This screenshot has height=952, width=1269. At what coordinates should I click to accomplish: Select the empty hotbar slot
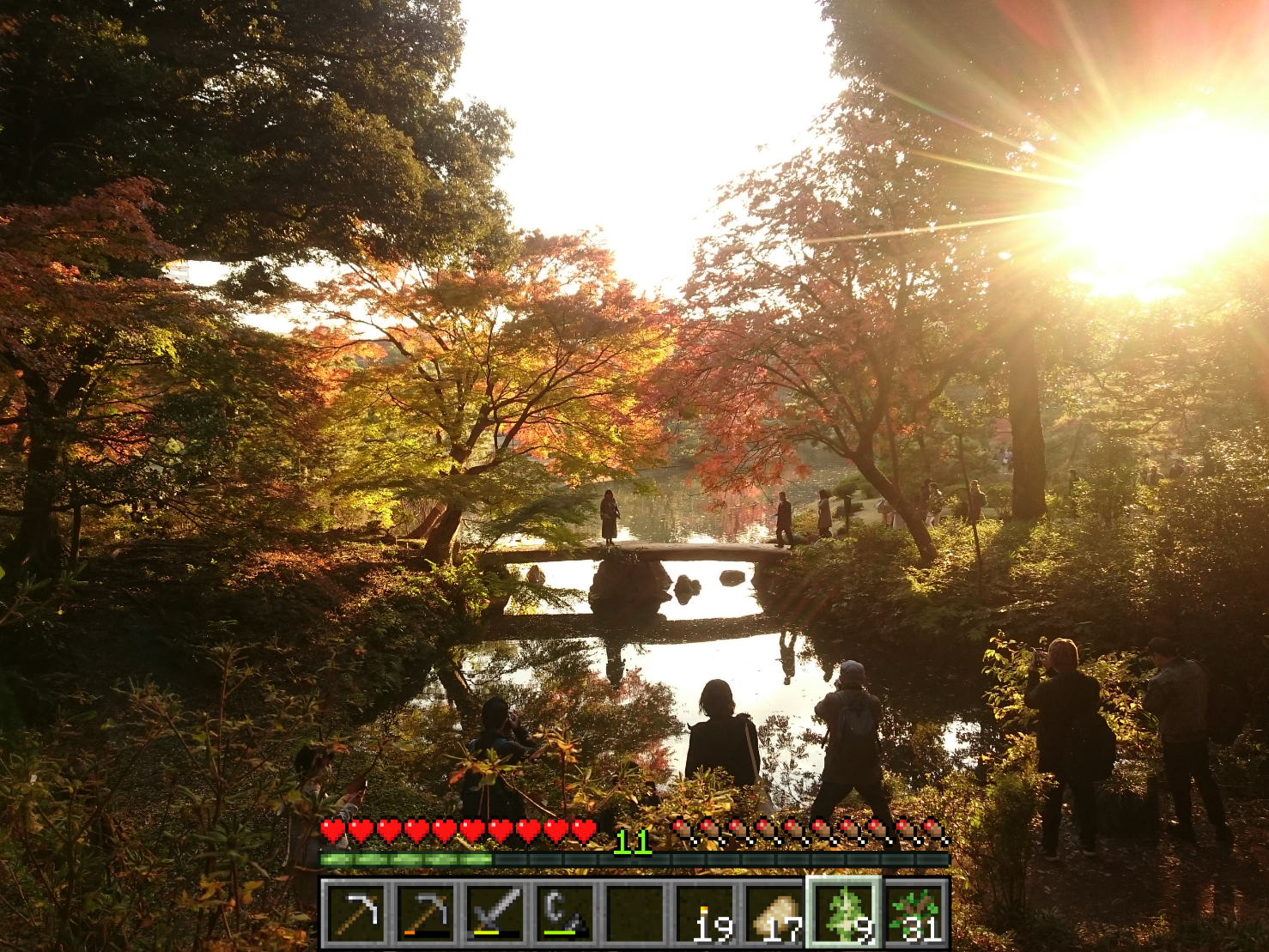tap(636, 913)
